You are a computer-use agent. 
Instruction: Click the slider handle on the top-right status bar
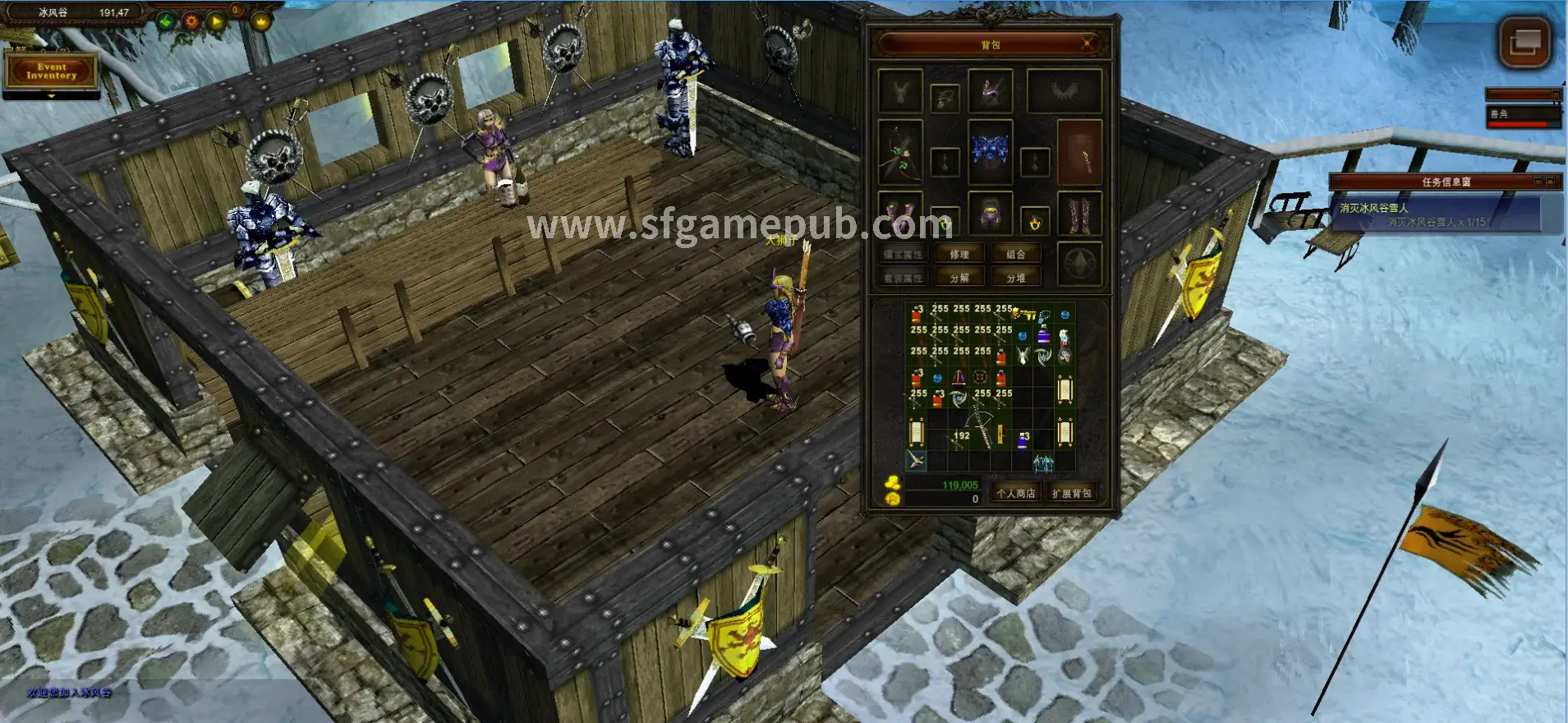pos(1556,94)
